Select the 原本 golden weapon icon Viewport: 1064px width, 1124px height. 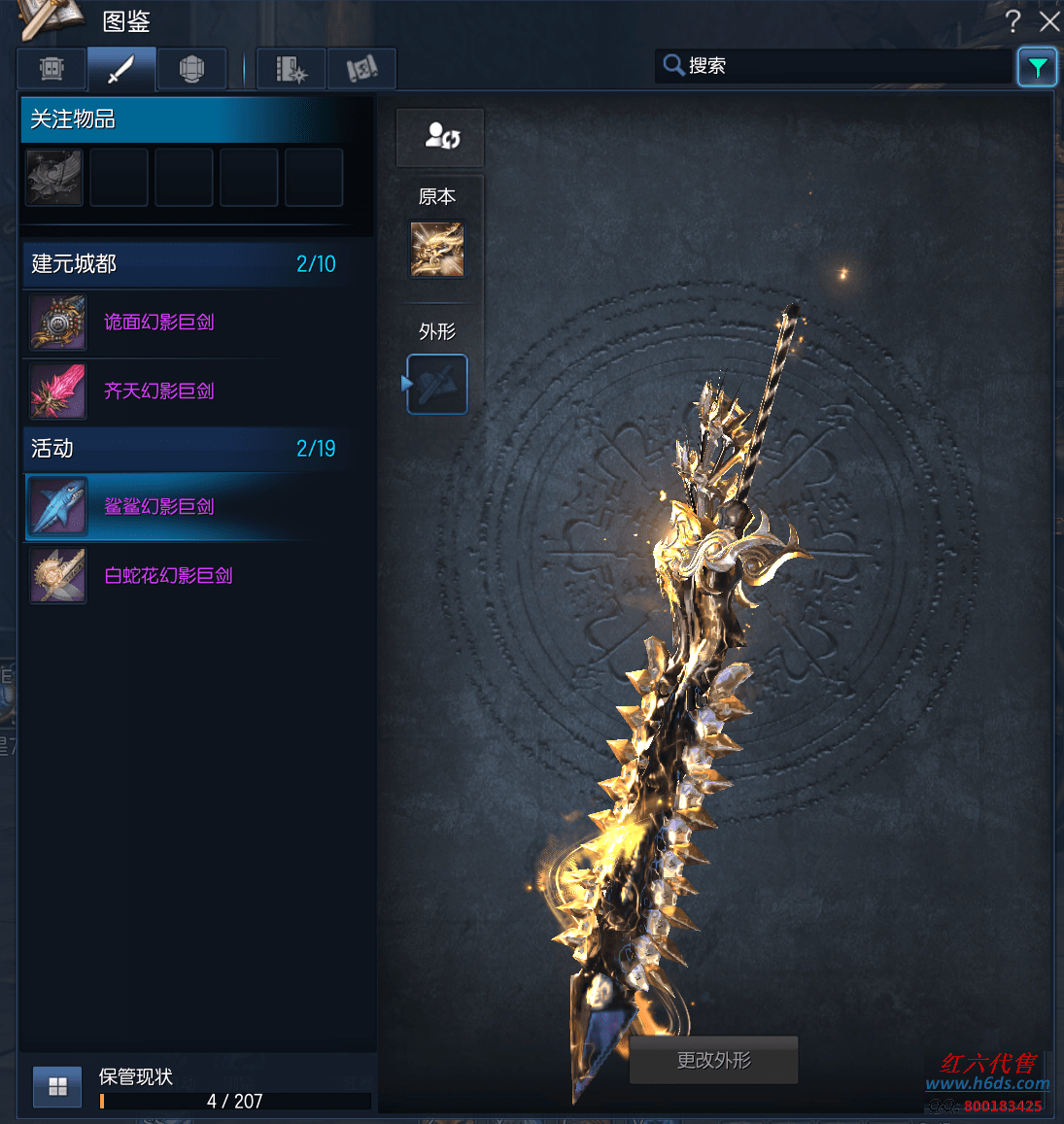(x=437, y=250)
